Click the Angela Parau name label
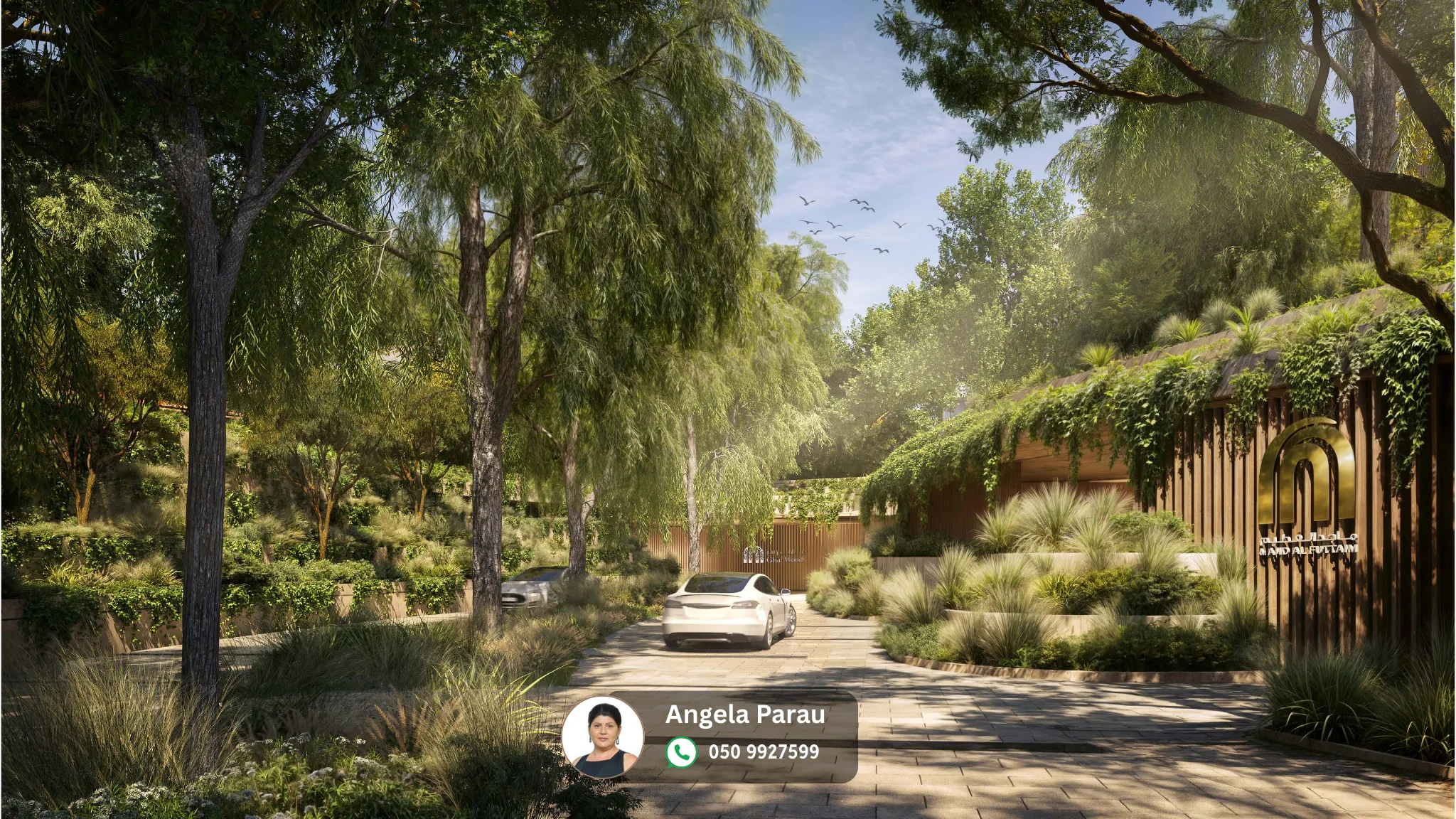Screen dimensions: 1456x819 pyautogui.click(x=745, y=714)
